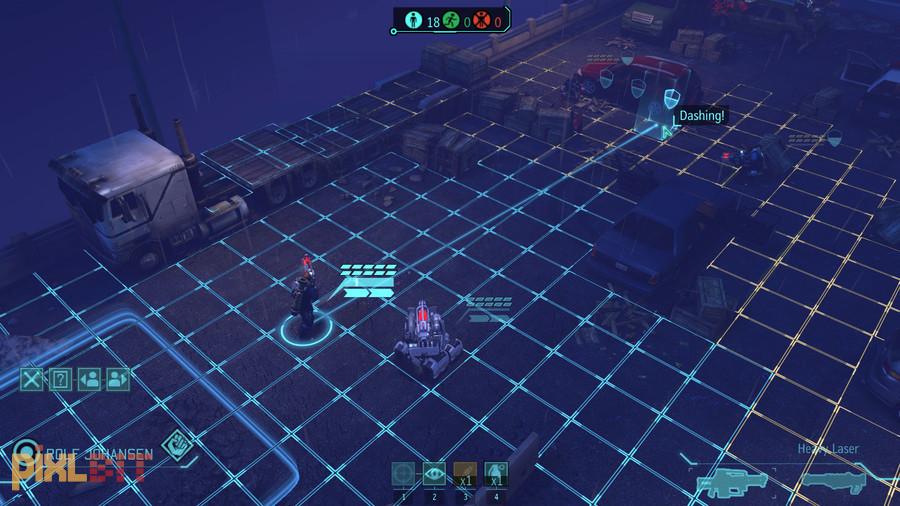
Task: Use the grenade ability in slot 4
Action: point(494,475)
